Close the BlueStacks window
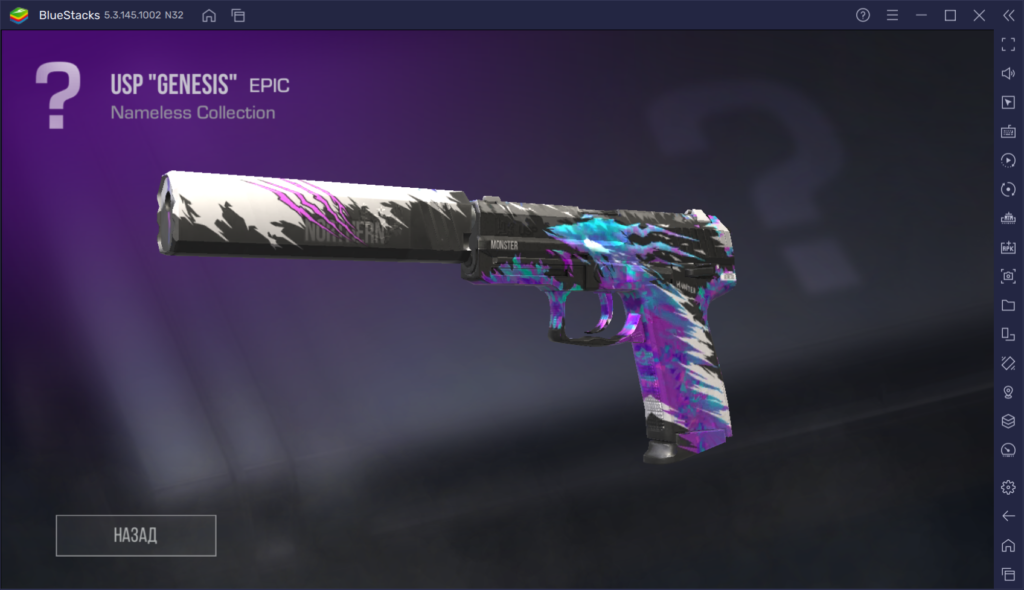This screenshot has width=1024, height=590. coord(979,15)
